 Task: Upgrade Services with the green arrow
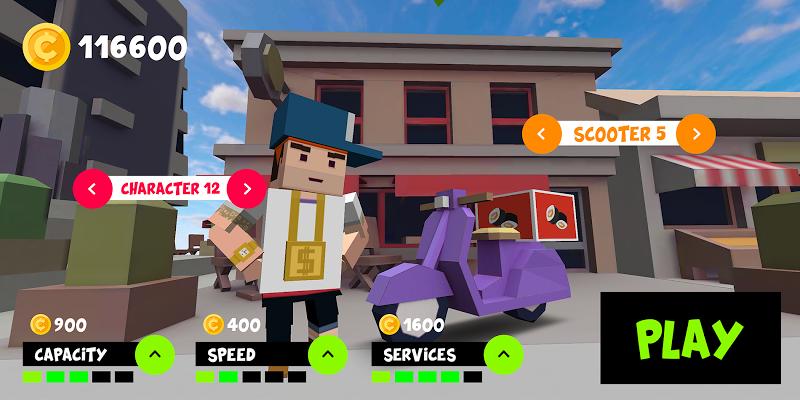[503, 353]
